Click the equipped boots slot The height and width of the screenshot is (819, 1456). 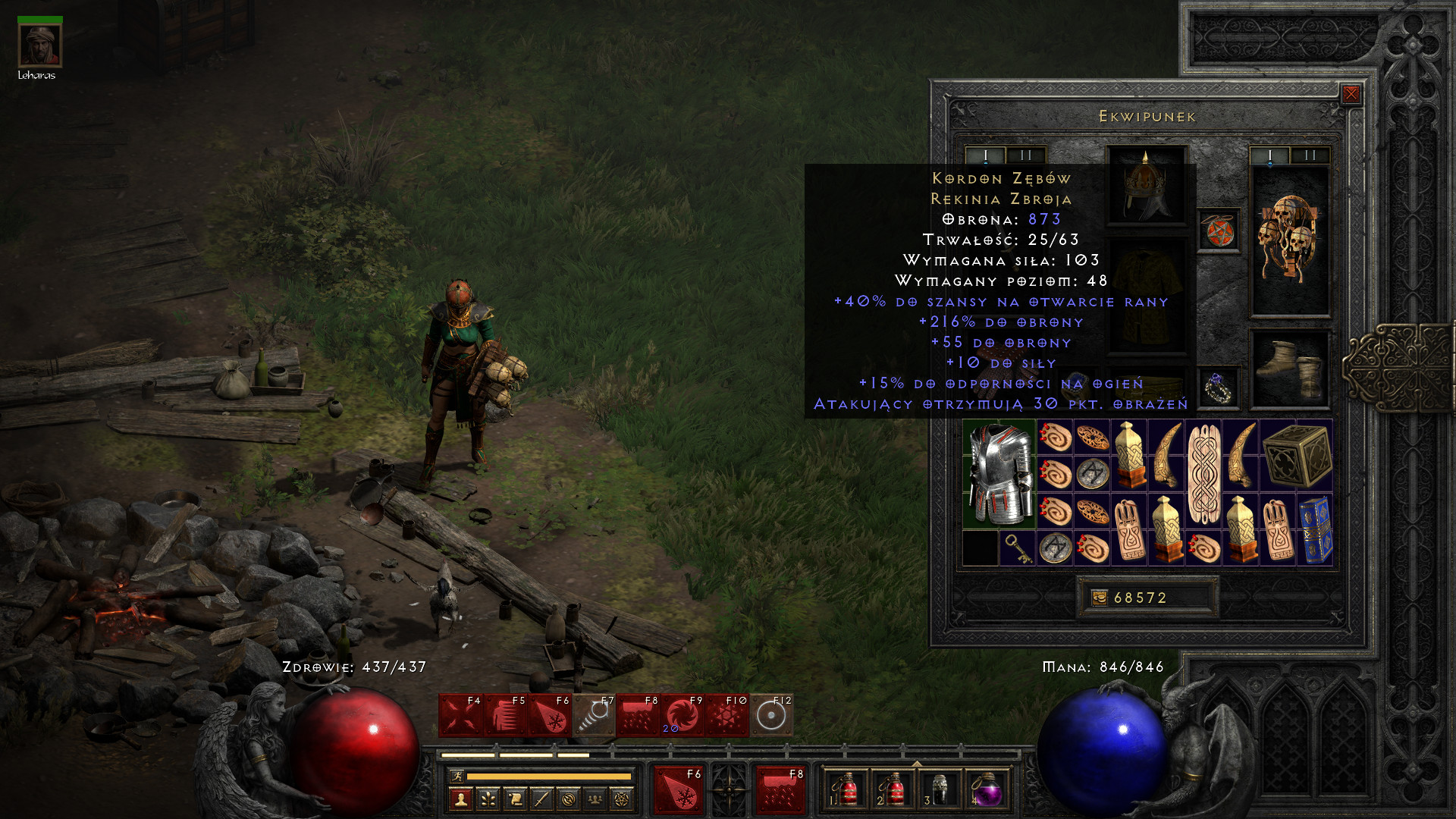[1289, 369]
